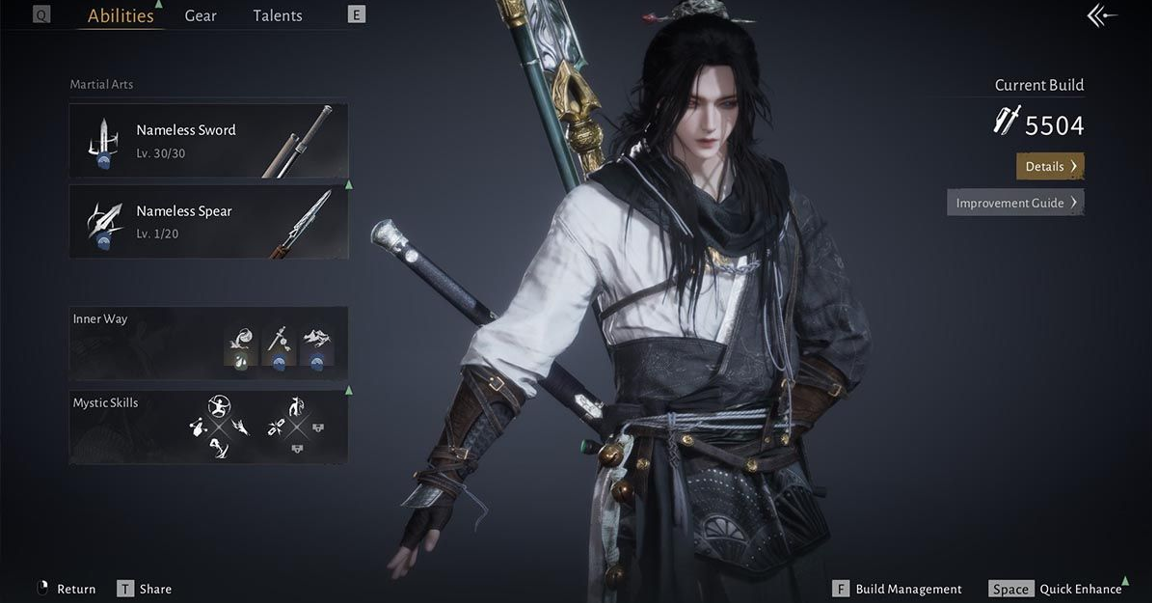Select the Nameless Sword martial art
Image resolution: width=1152 pixels, height=603 pixels.
(208, 140)
